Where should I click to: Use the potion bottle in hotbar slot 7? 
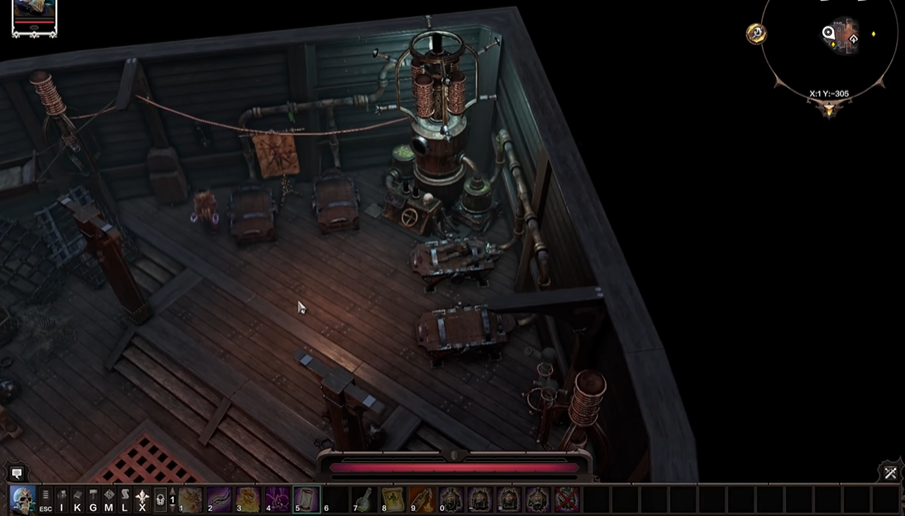click(x=365, y=498)
